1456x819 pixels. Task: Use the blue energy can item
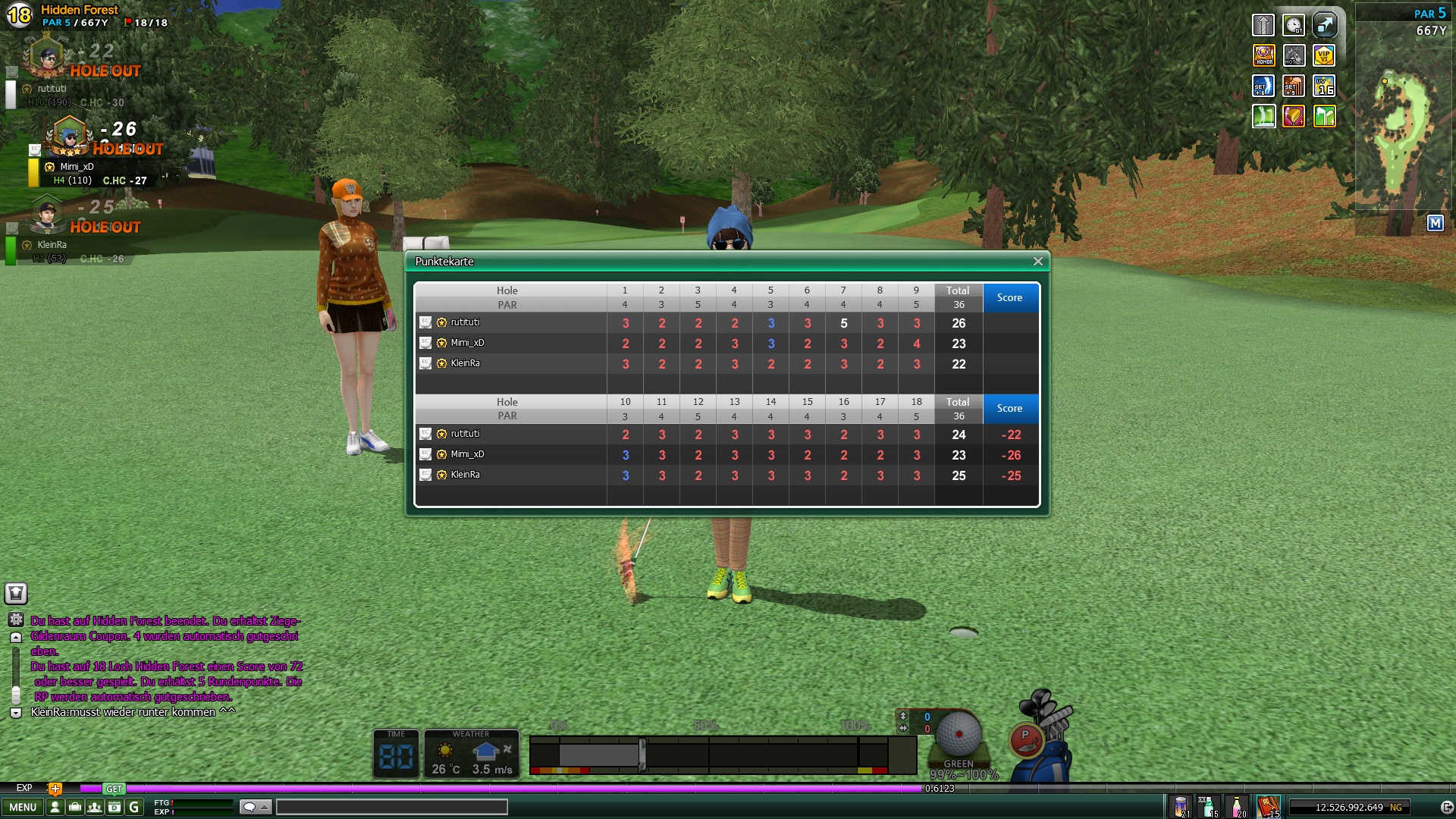click(1181, 807)
